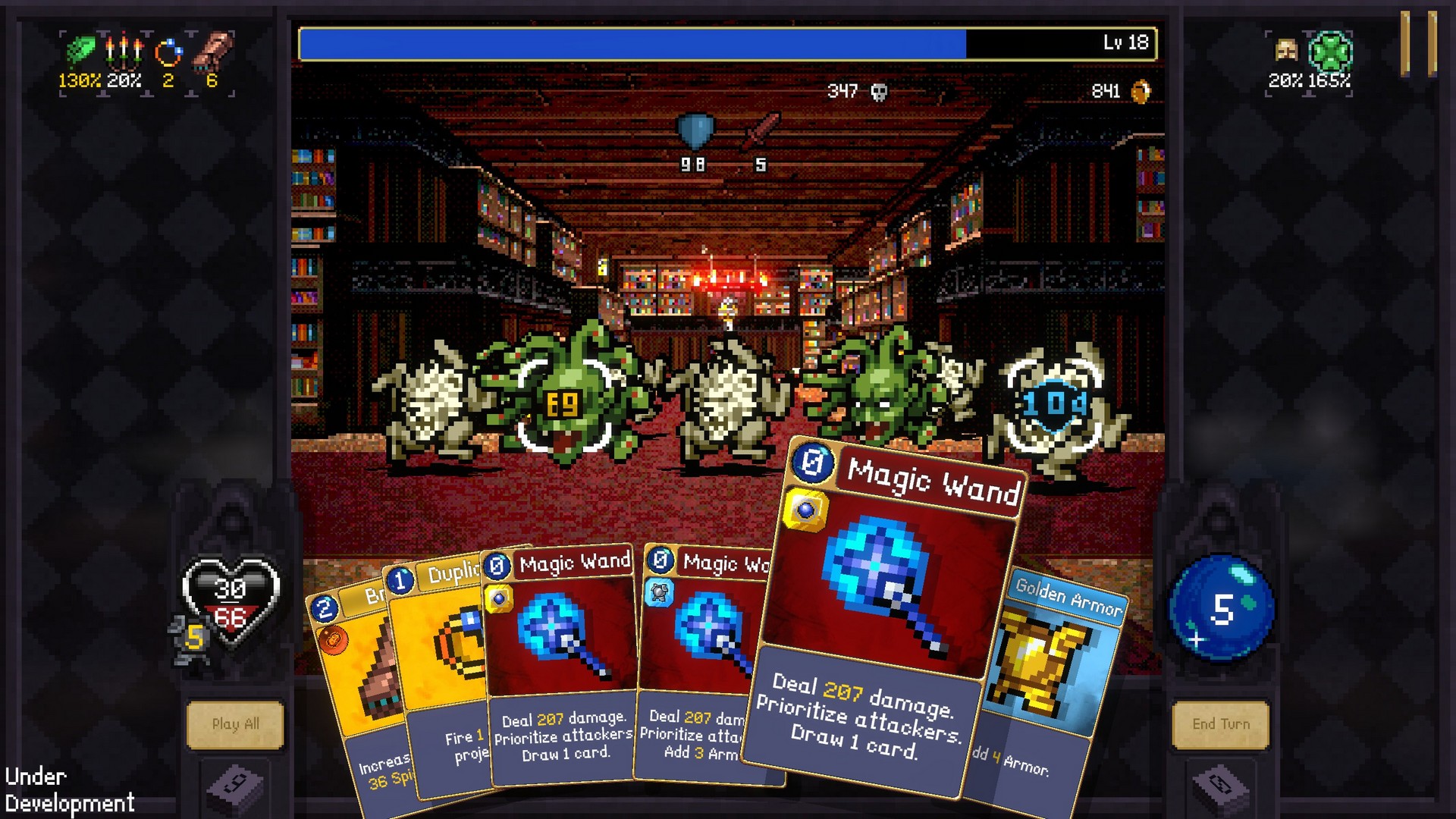
Task: Click the gold coin counter showing 841
Action: click(x=1122, y=91)
